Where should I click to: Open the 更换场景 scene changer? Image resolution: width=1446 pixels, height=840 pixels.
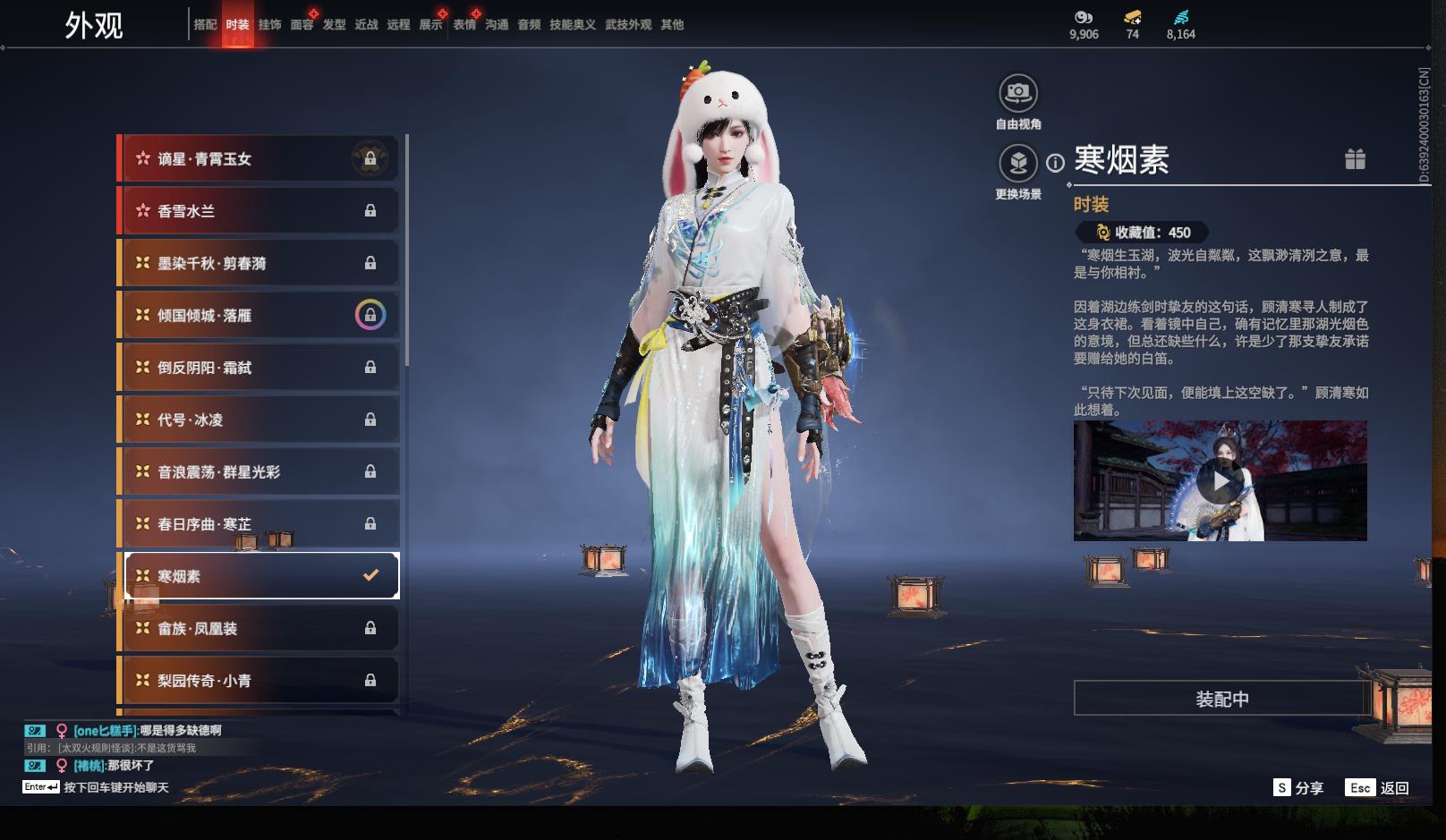click(x=1018, y=164)
